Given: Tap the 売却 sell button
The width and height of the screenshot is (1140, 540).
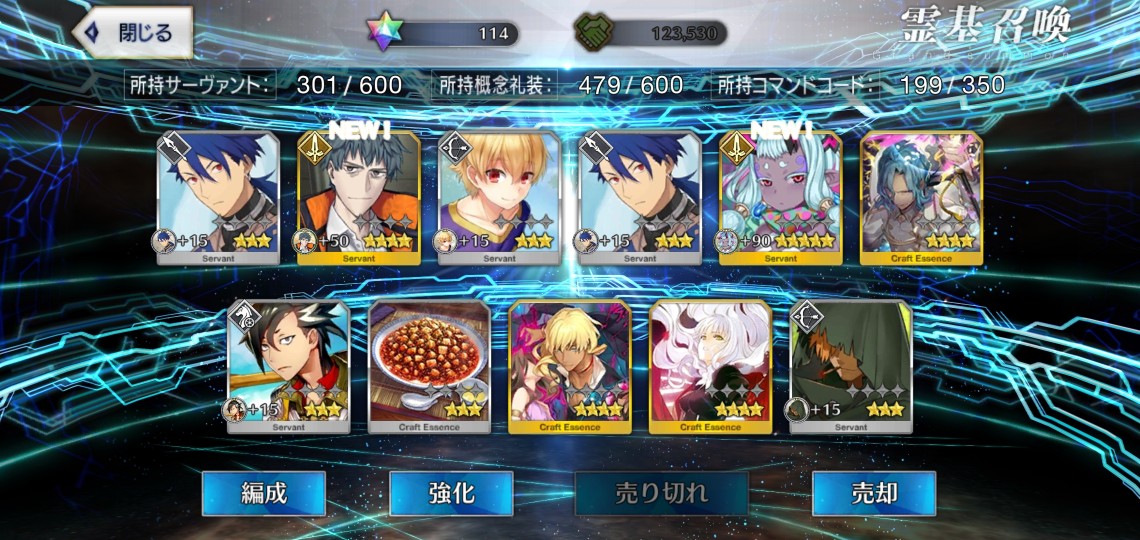Looking at the screenshot, I should [873, 493].
